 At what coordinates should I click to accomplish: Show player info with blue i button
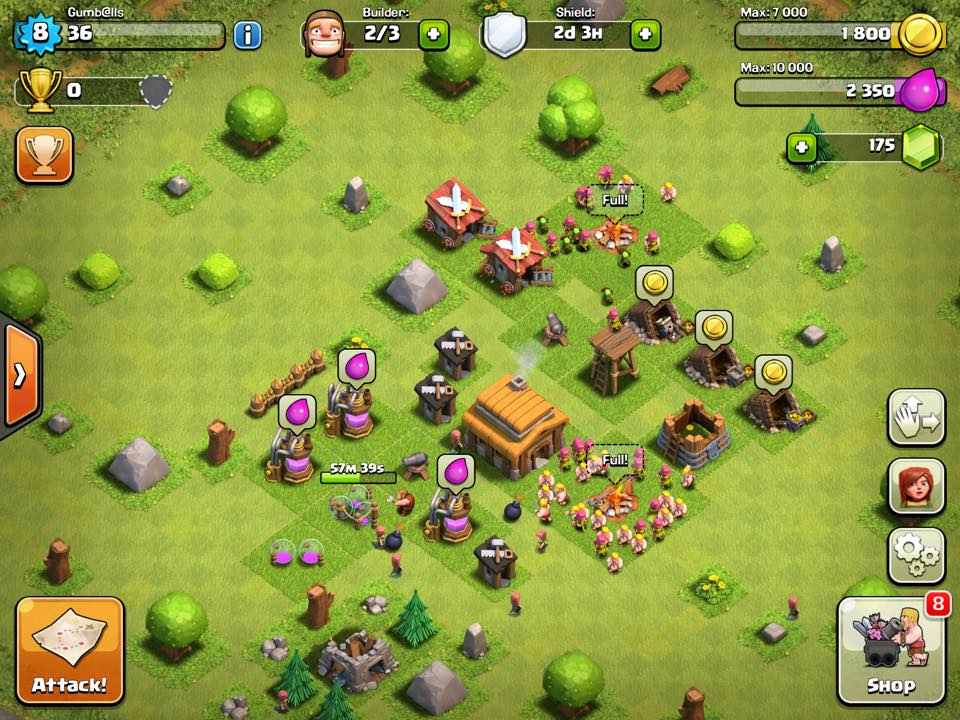[x=247, y=35]
